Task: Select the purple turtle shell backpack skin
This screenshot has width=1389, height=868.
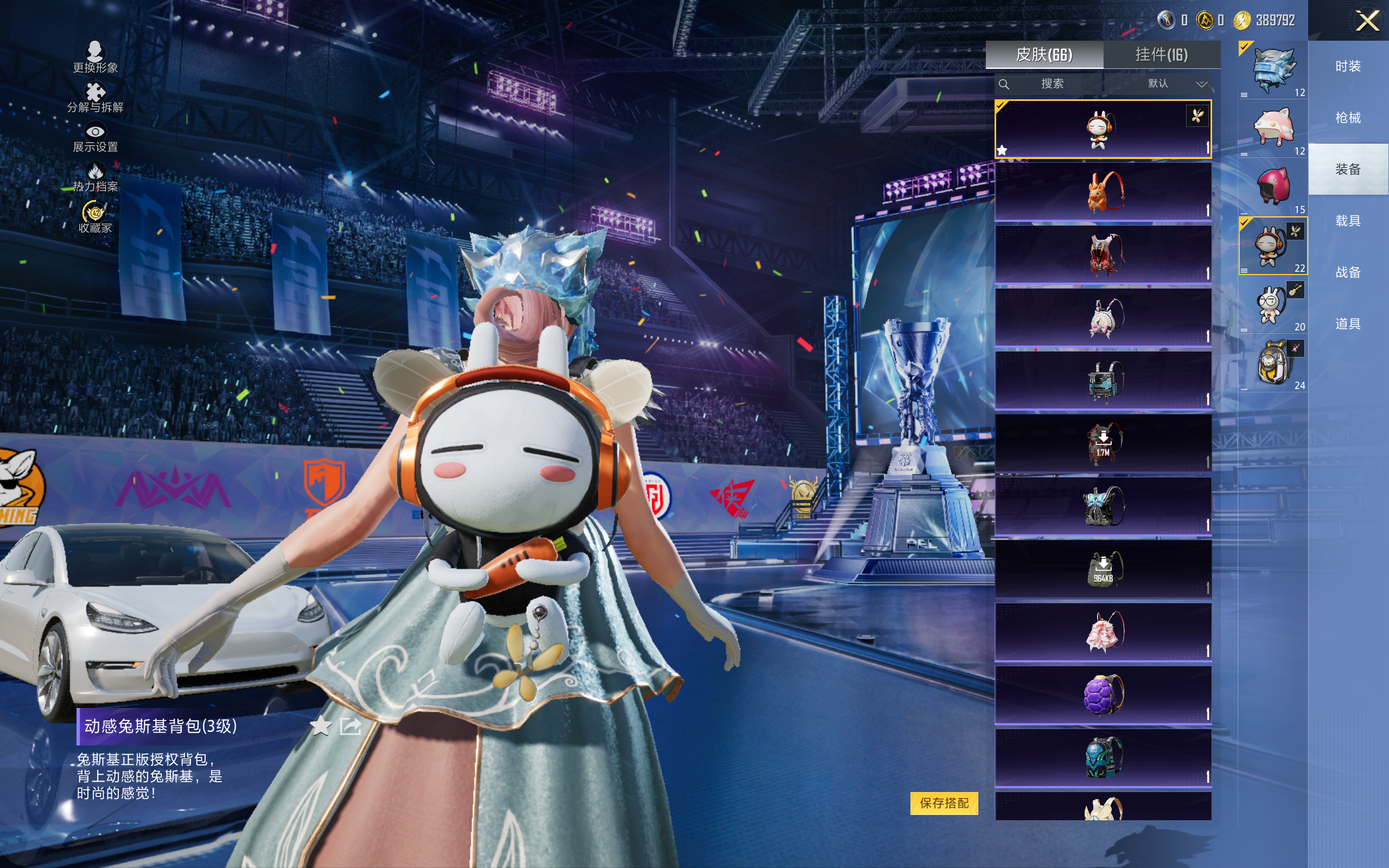Action: click(x=1103, y=694)
